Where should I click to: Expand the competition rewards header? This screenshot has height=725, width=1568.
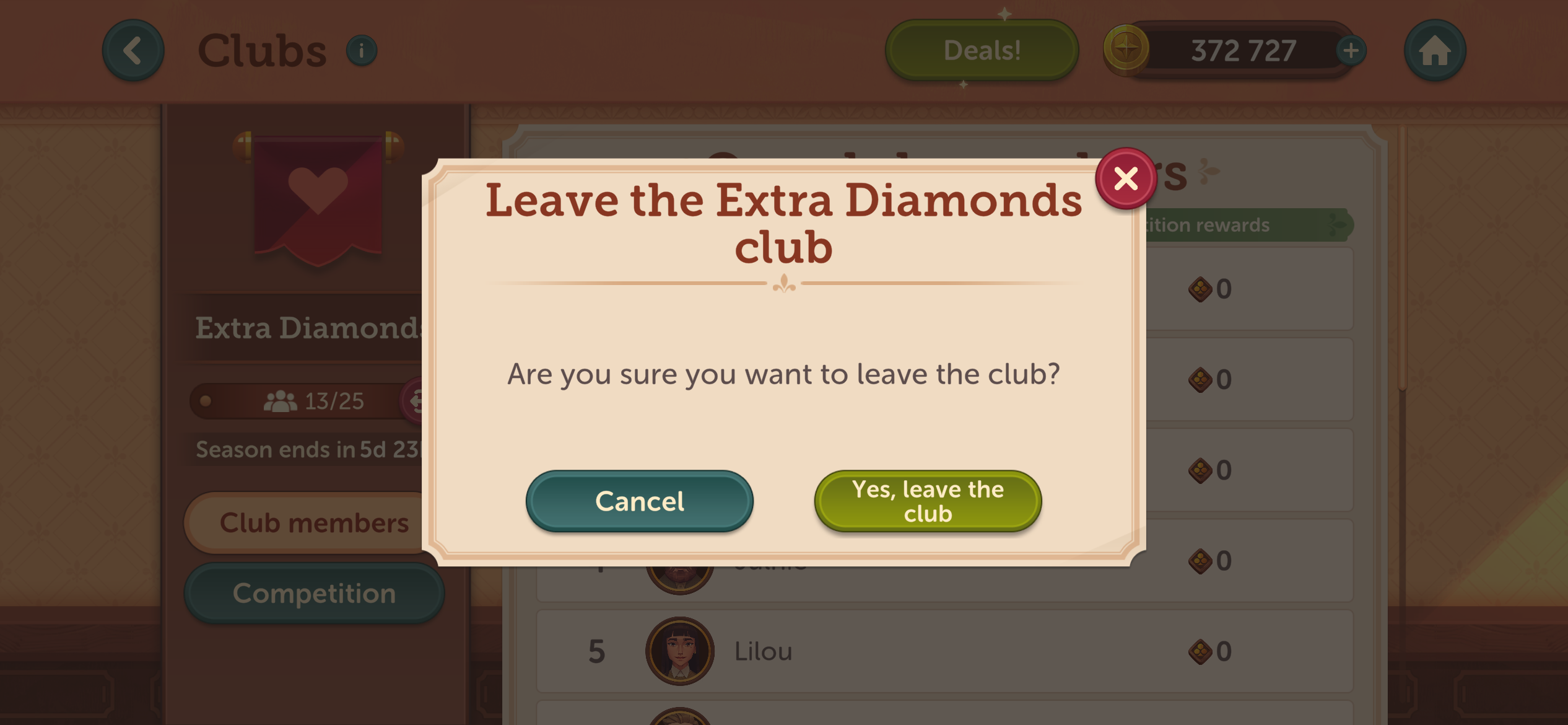coord(1239,224)
